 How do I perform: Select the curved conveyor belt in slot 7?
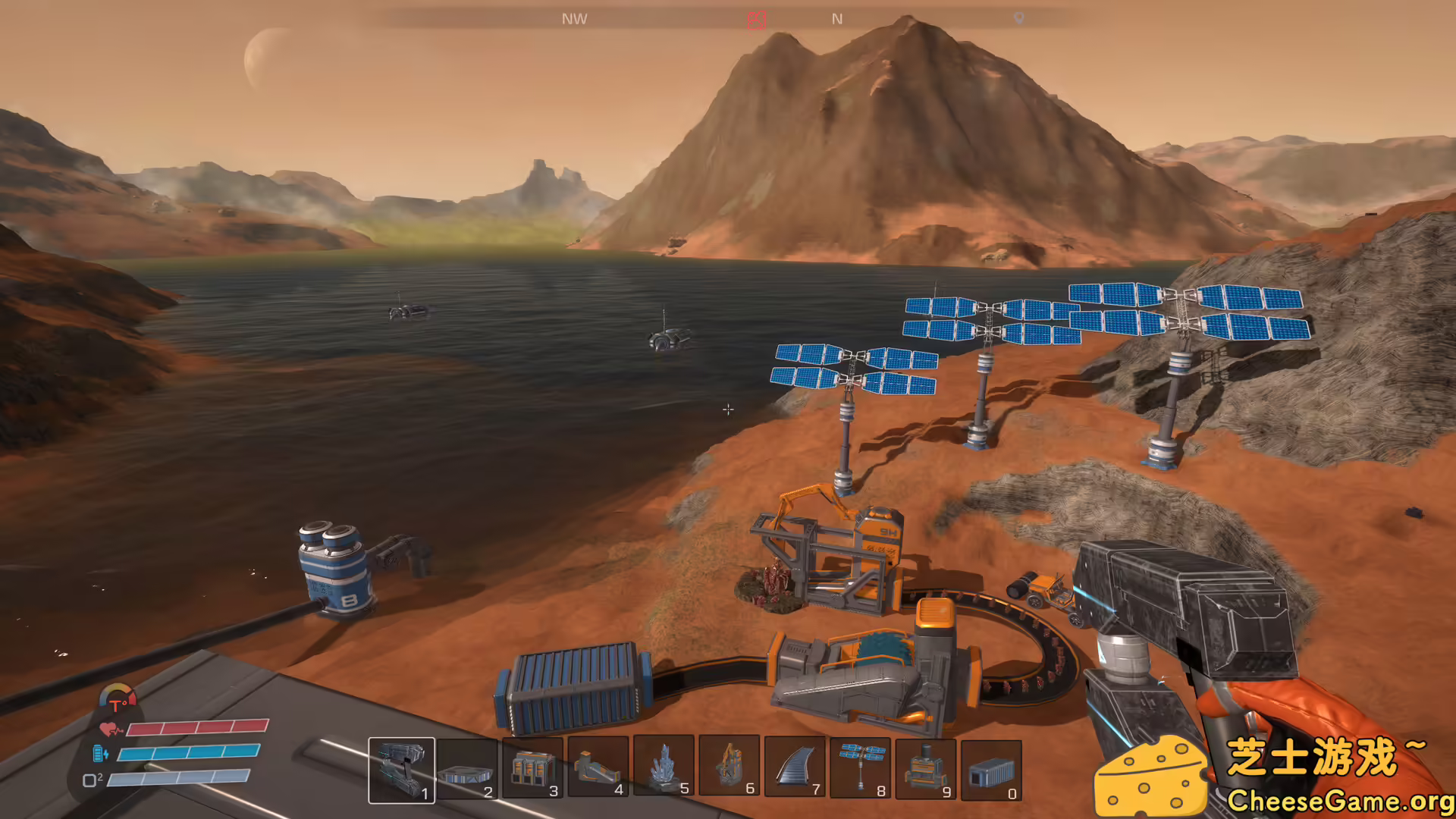(795, 767)
